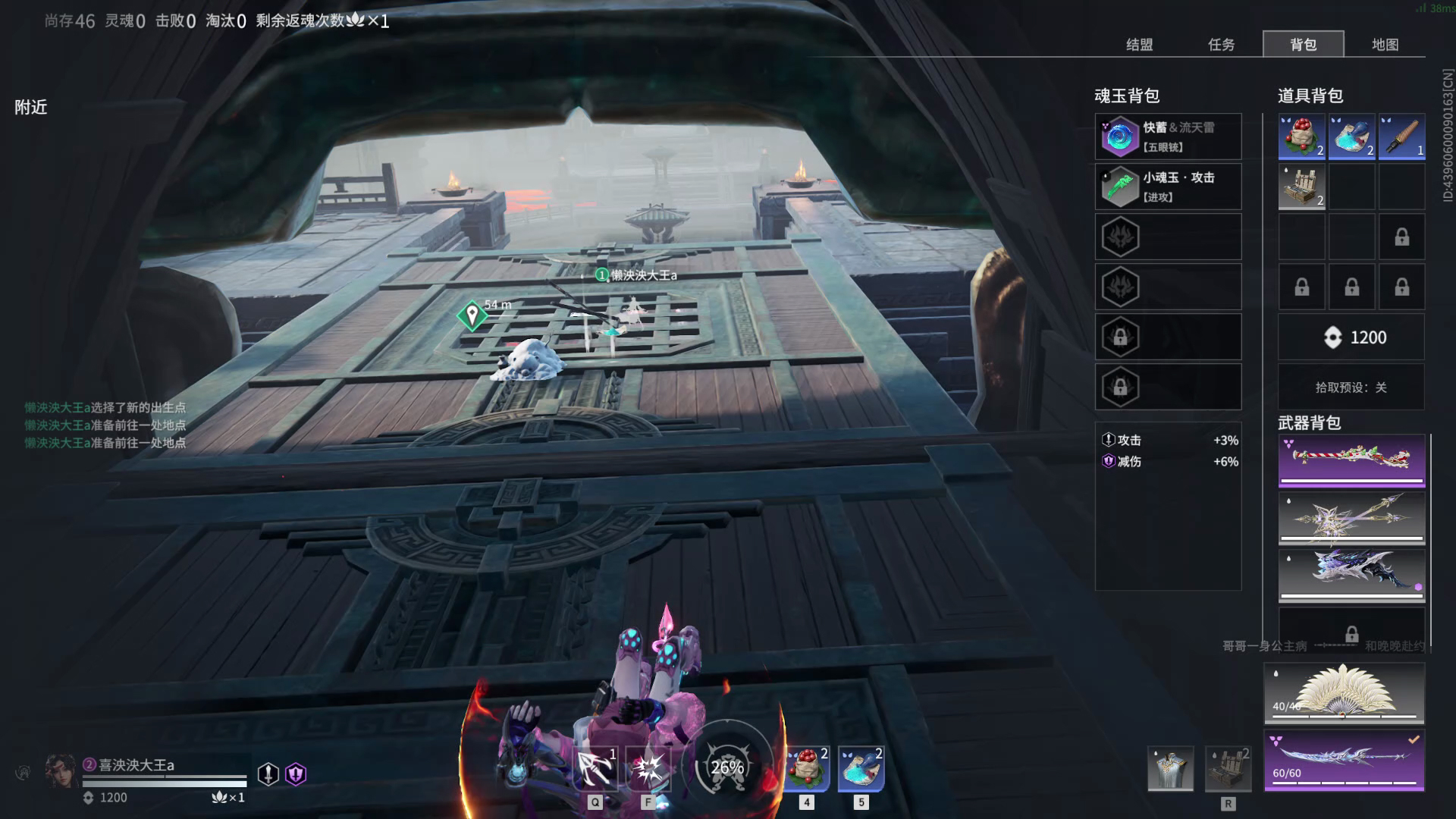Switch to the 结盟 tab
This screenshot has width=1456, height=819.
(1139, 45)
